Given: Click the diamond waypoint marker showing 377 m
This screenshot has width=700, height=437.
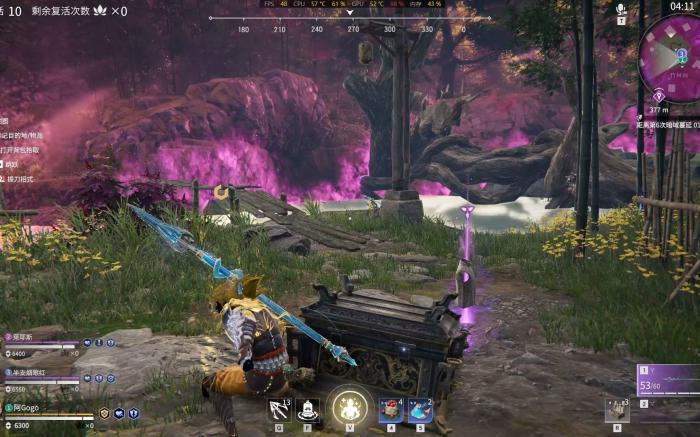Looking at the screenshot, I should click(x=659, y=95).
